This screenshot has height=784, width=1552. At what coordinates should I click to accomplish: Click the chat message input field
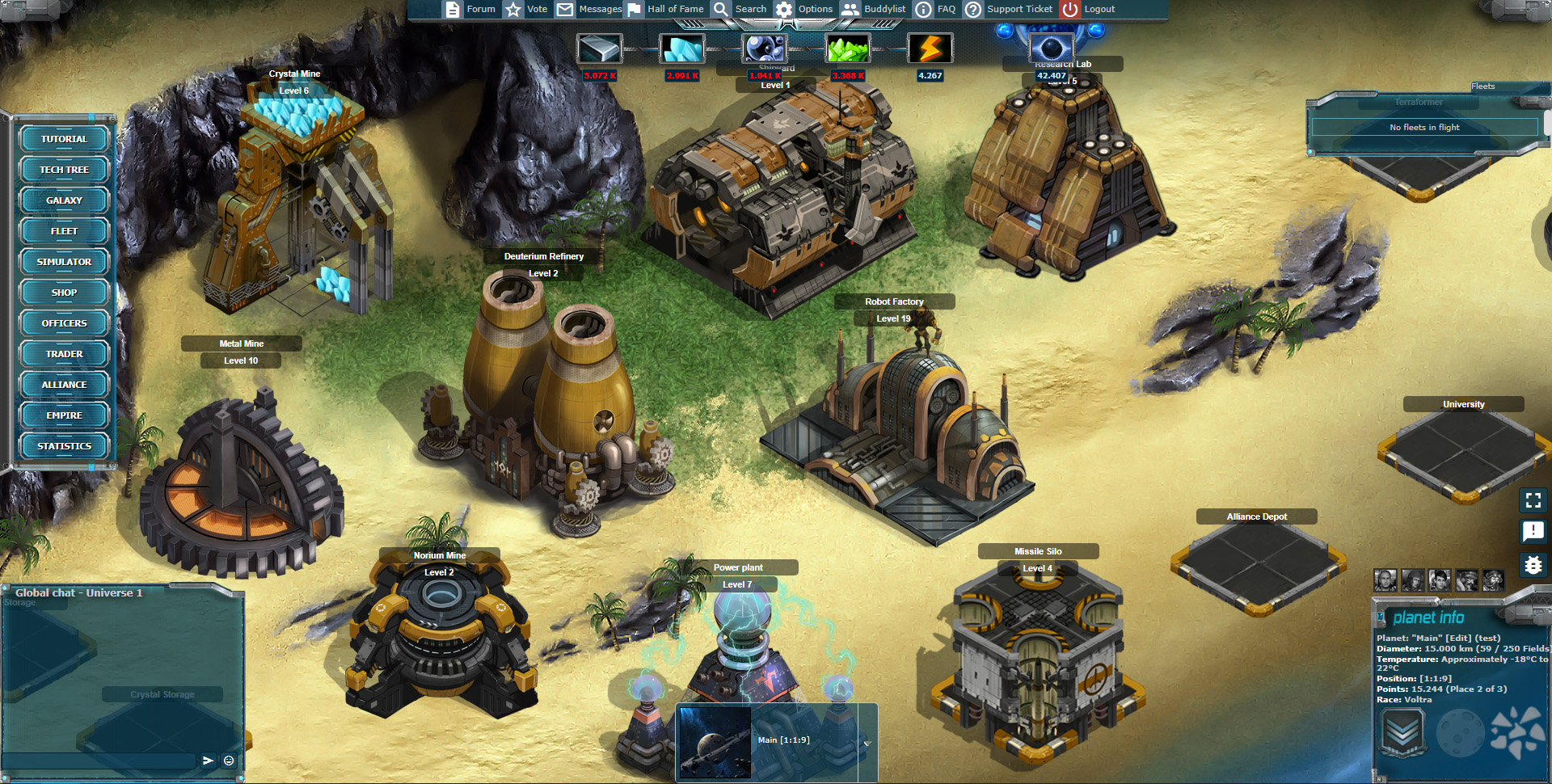[99, 761]
